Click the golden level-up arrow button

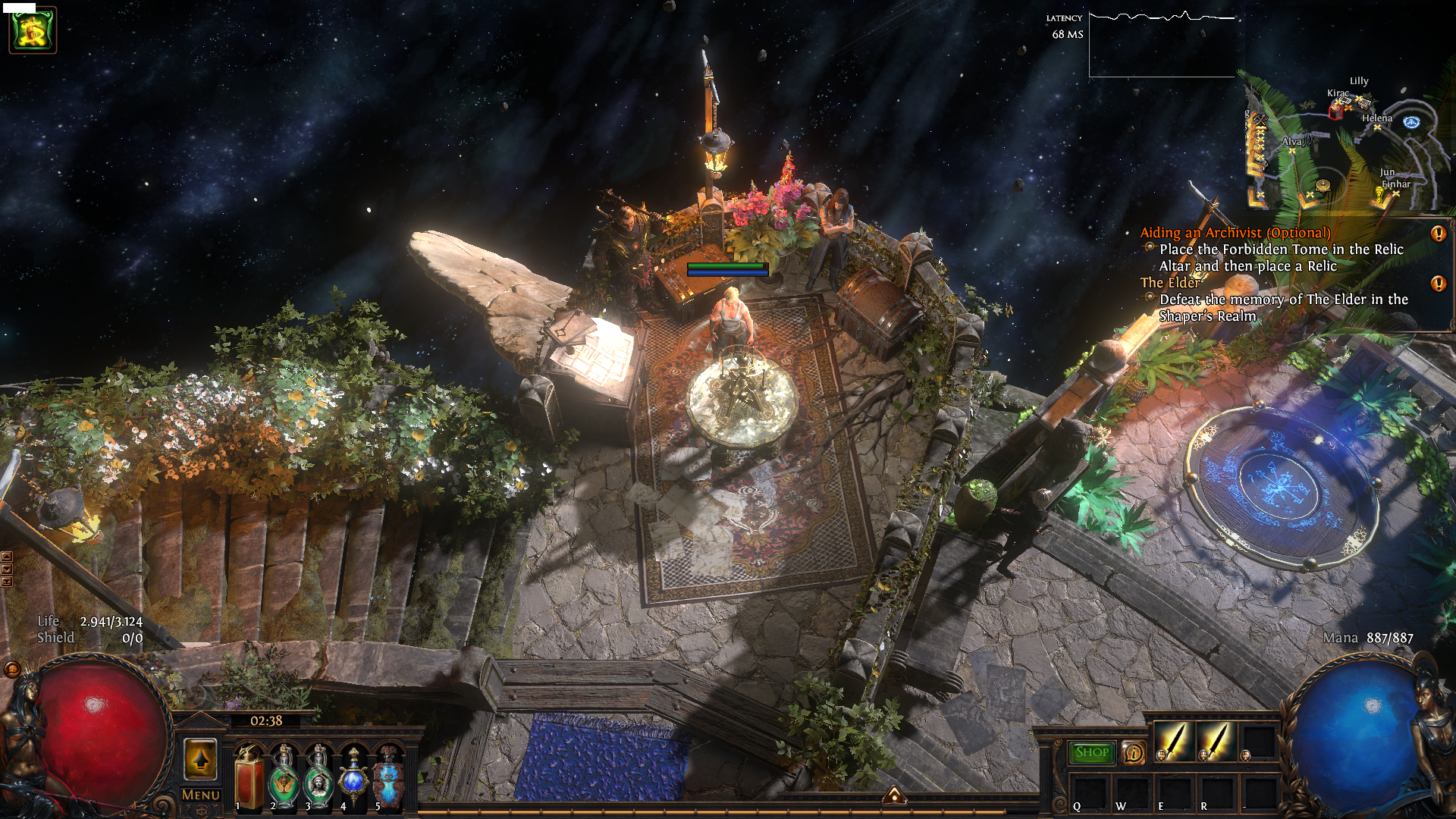point(201,759)
